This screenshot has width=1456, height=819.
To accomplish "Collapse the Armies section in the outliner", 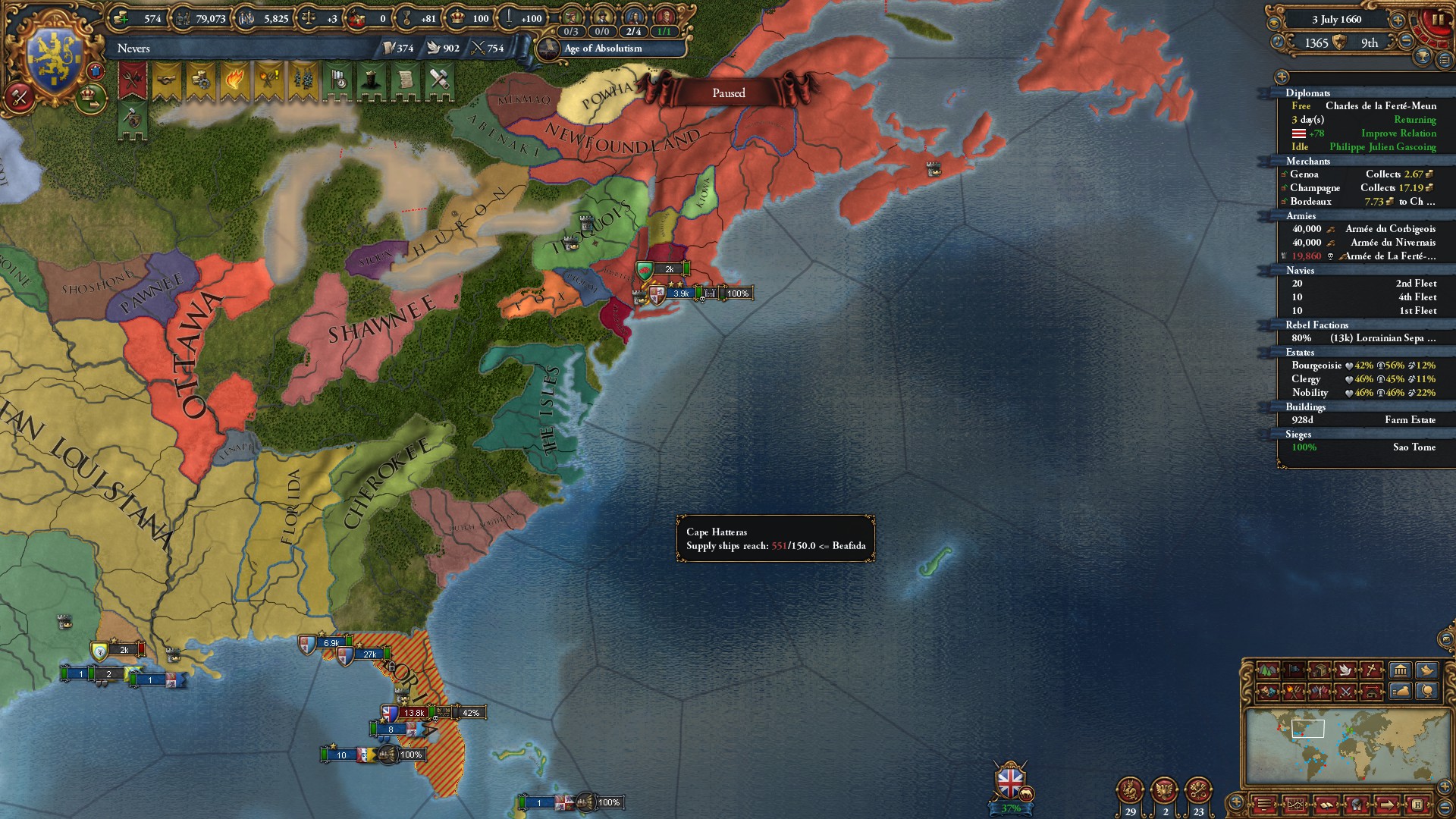I will pos(1300,218).
